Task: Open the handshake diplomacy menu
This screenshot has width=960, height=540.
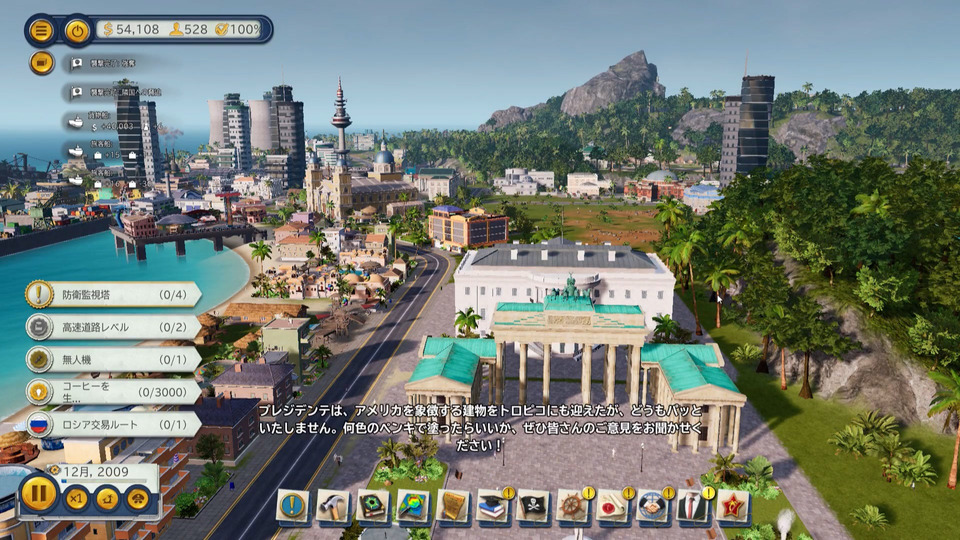Action: pyautogui.click(x=653, y=507)
